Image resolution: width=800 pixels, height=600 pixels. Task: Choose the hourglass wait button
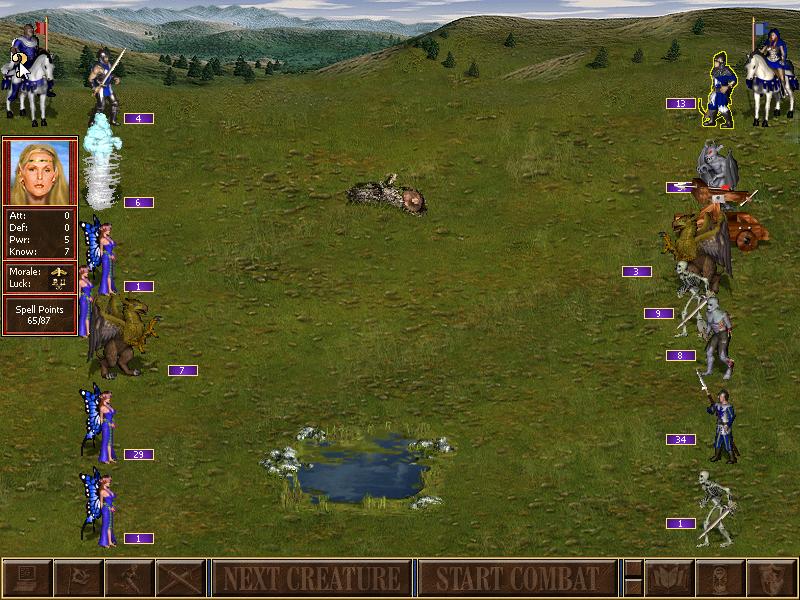coord(720,578)
